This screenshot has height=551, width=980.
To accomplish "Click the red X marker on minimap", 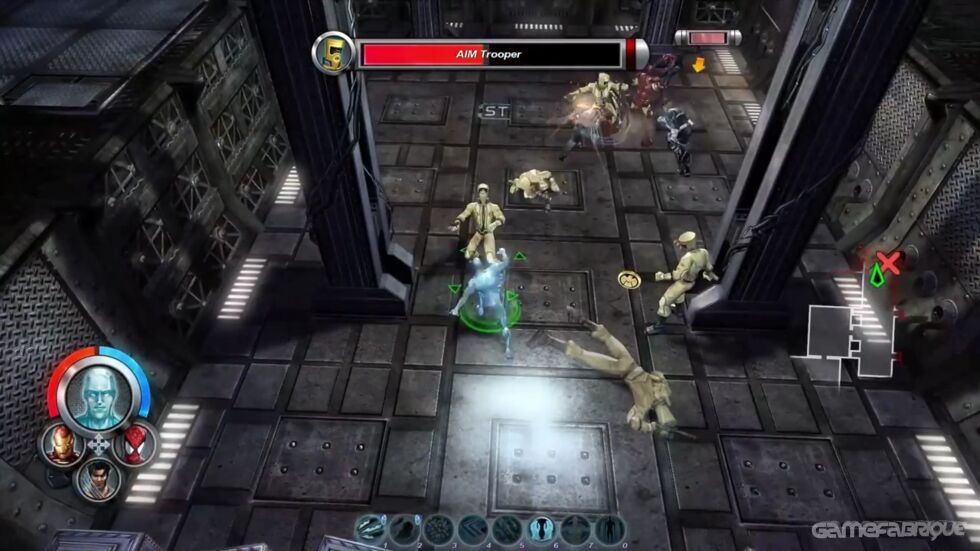I will 888,262.
